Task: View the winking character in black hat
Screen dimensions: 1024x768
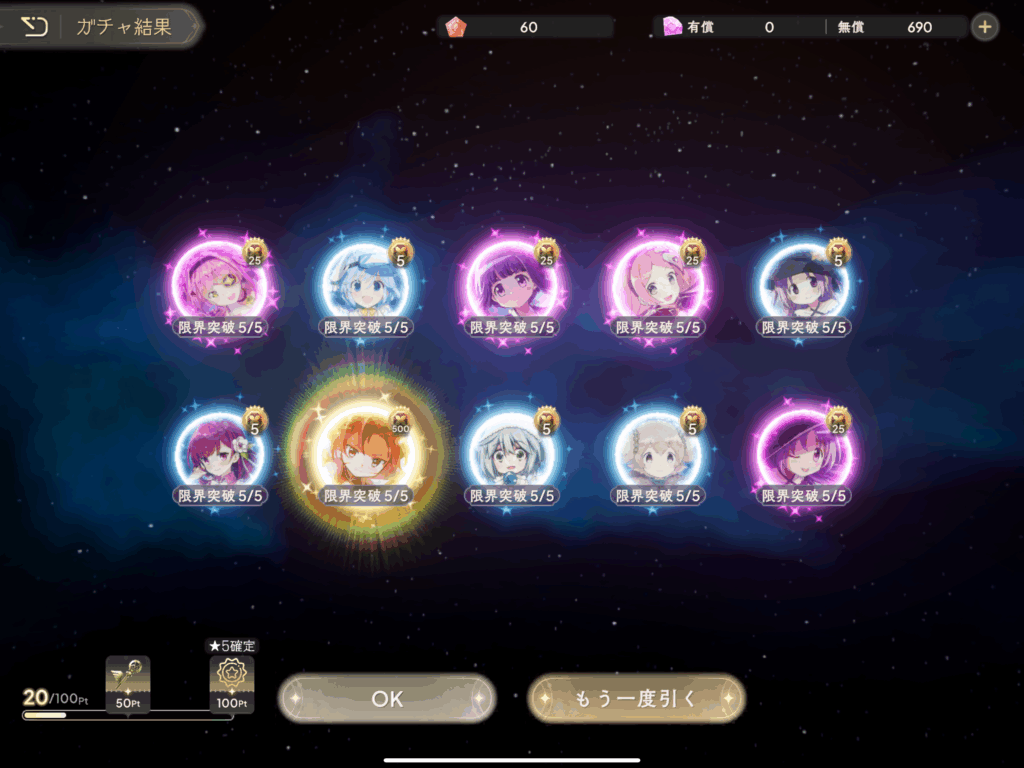Action: click(804, 453)
